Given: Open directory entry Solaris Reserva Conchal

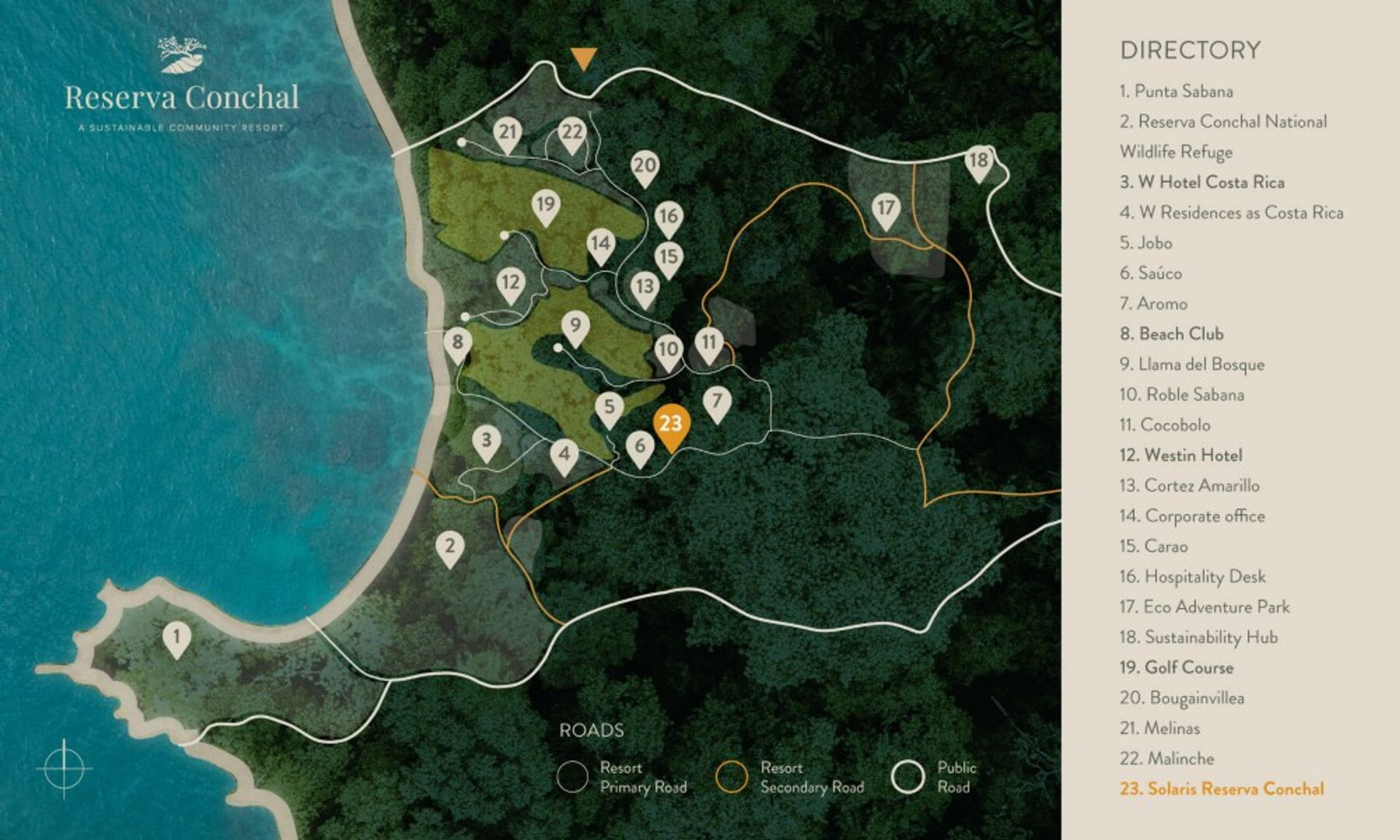Looking at the screenshot, I should point(1221,788).
